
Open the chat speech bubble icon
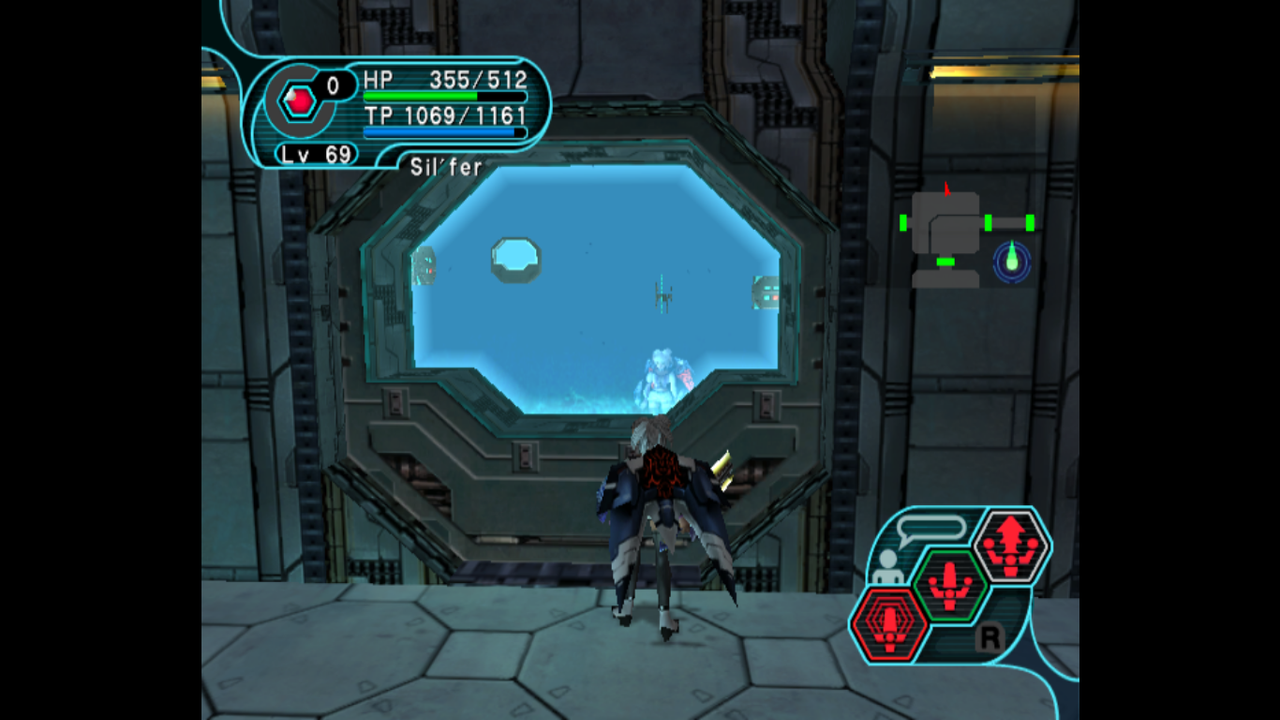(x=931, y=529)
